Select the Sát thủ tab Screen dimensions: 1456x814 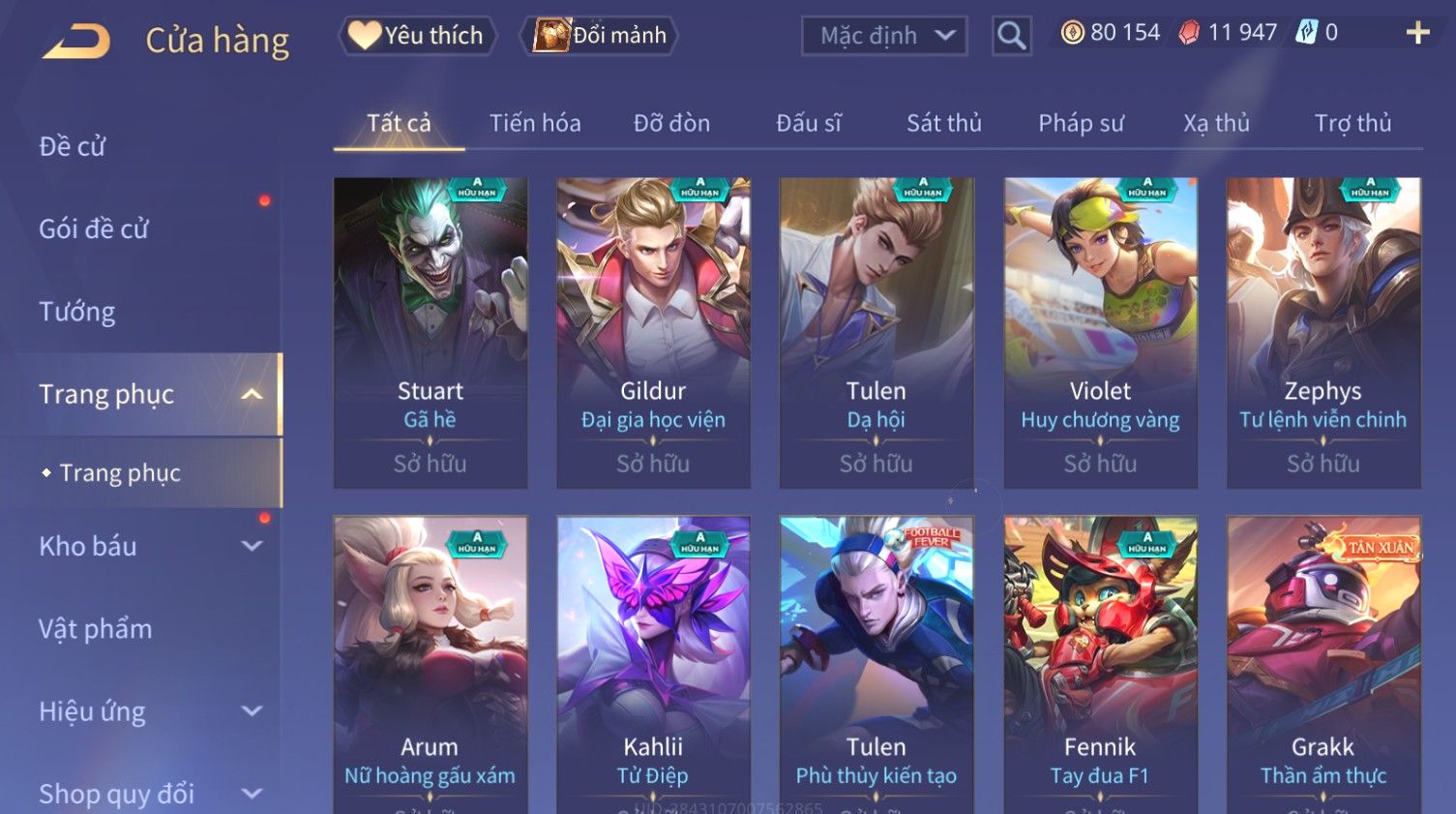pyautogui.click(x=943, y=123)
